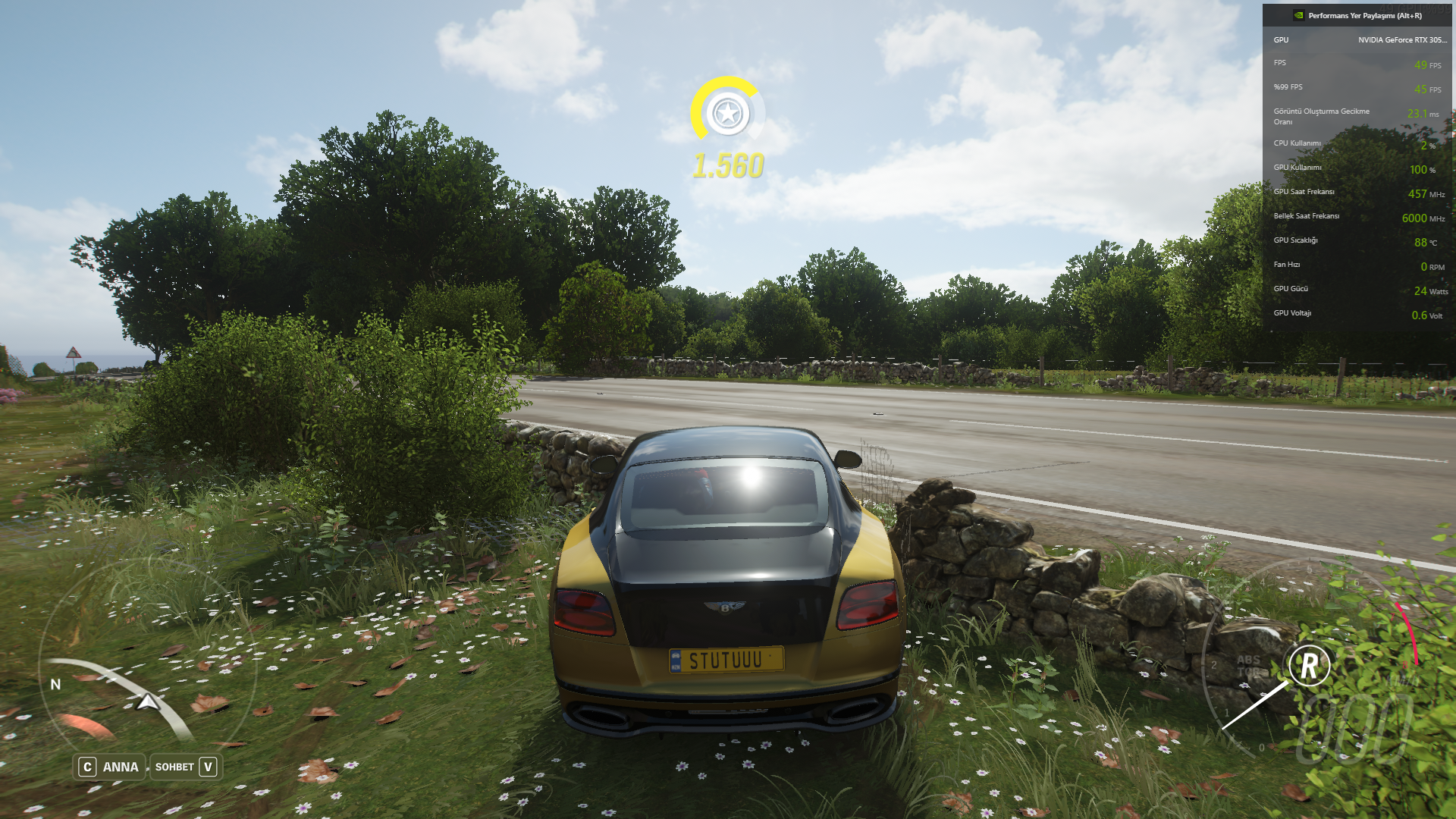Click the skill chain star medallion
The height and width of the screenshot is (819, 1456).
pyautogui.click(x=727, y=114)
